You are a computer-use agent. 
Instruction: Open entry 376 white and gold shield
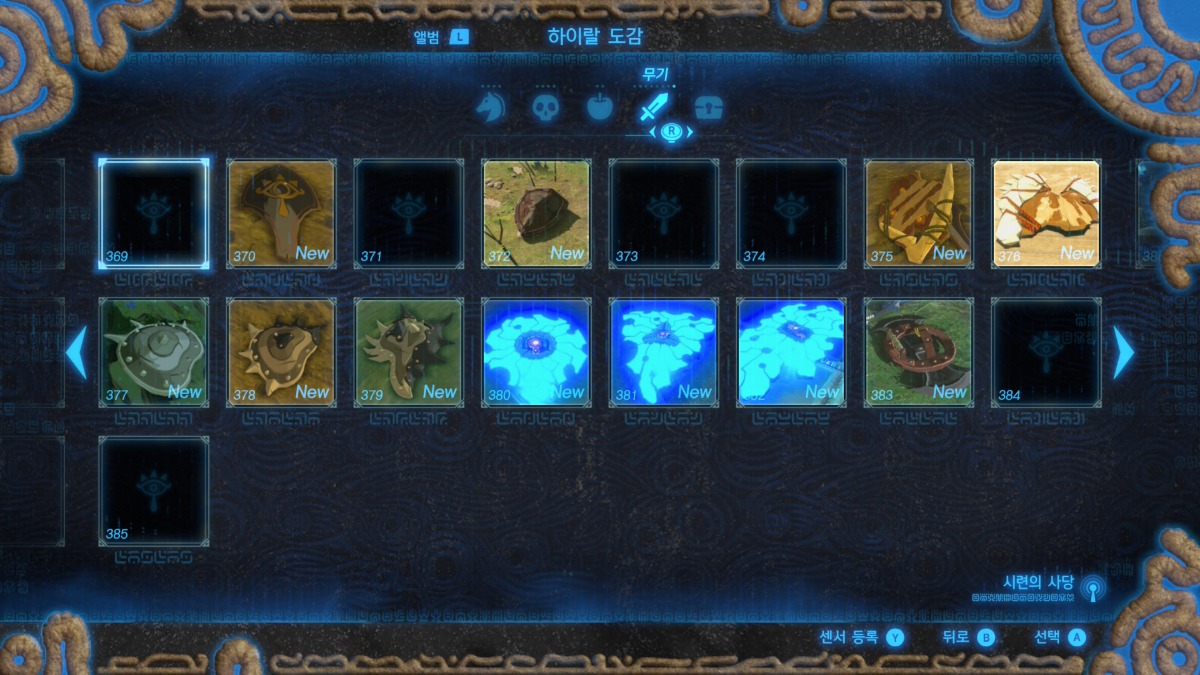[1046, 214]
